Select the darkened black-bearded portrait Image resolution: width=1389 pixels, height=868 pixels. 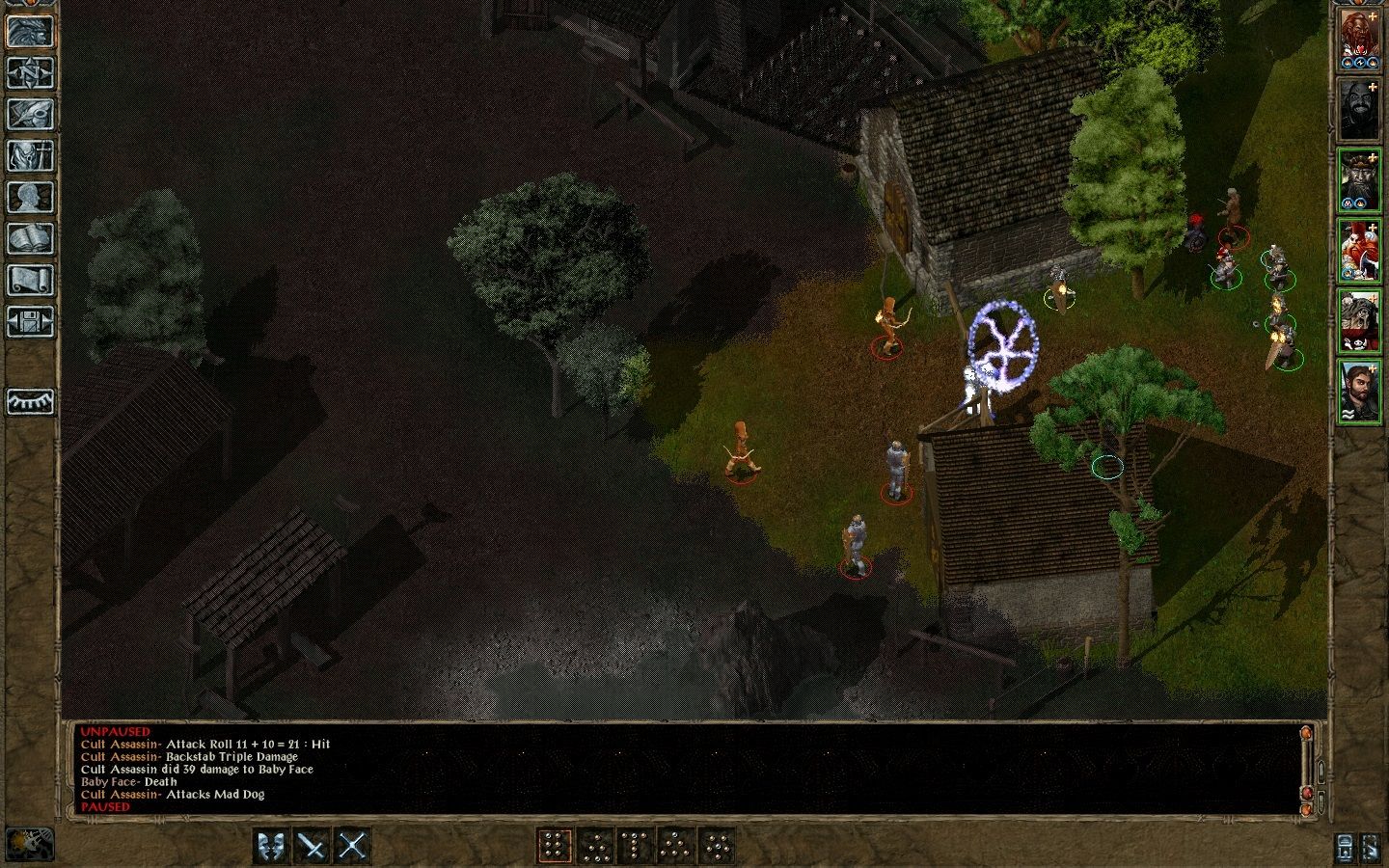1358,110
